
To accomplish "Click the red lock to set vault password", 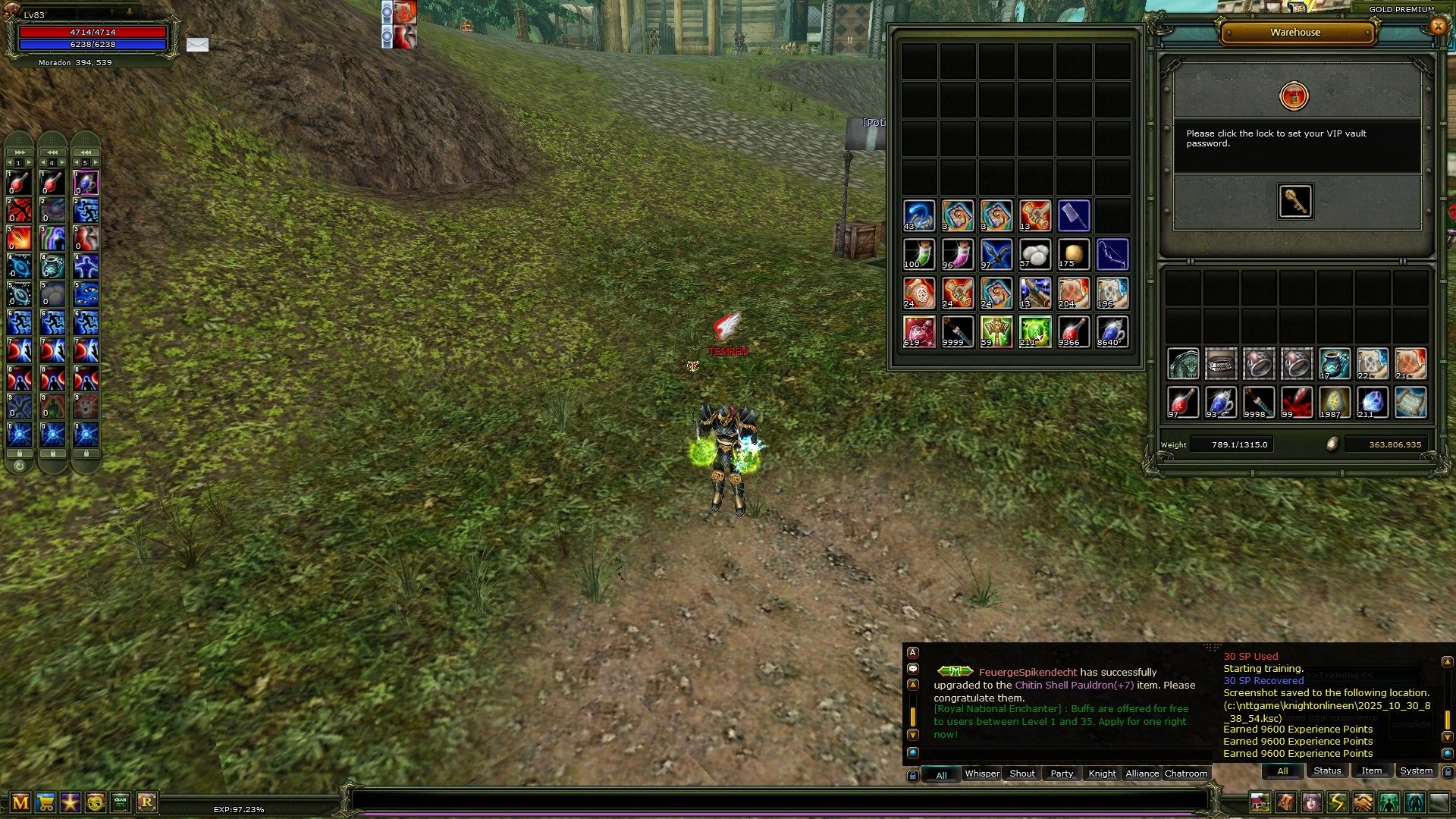I will (x=1294, y=96).
